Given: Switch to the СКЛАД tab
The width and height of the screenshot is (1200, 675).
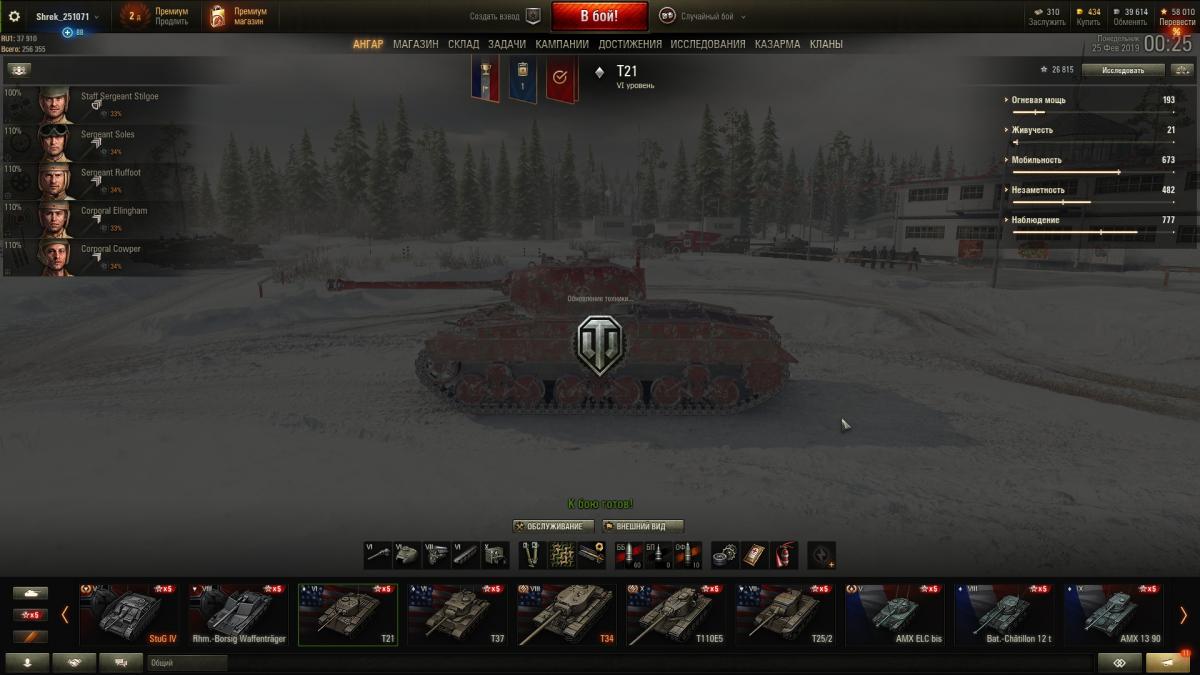Looking at the screenshot, I should (463, 44).
